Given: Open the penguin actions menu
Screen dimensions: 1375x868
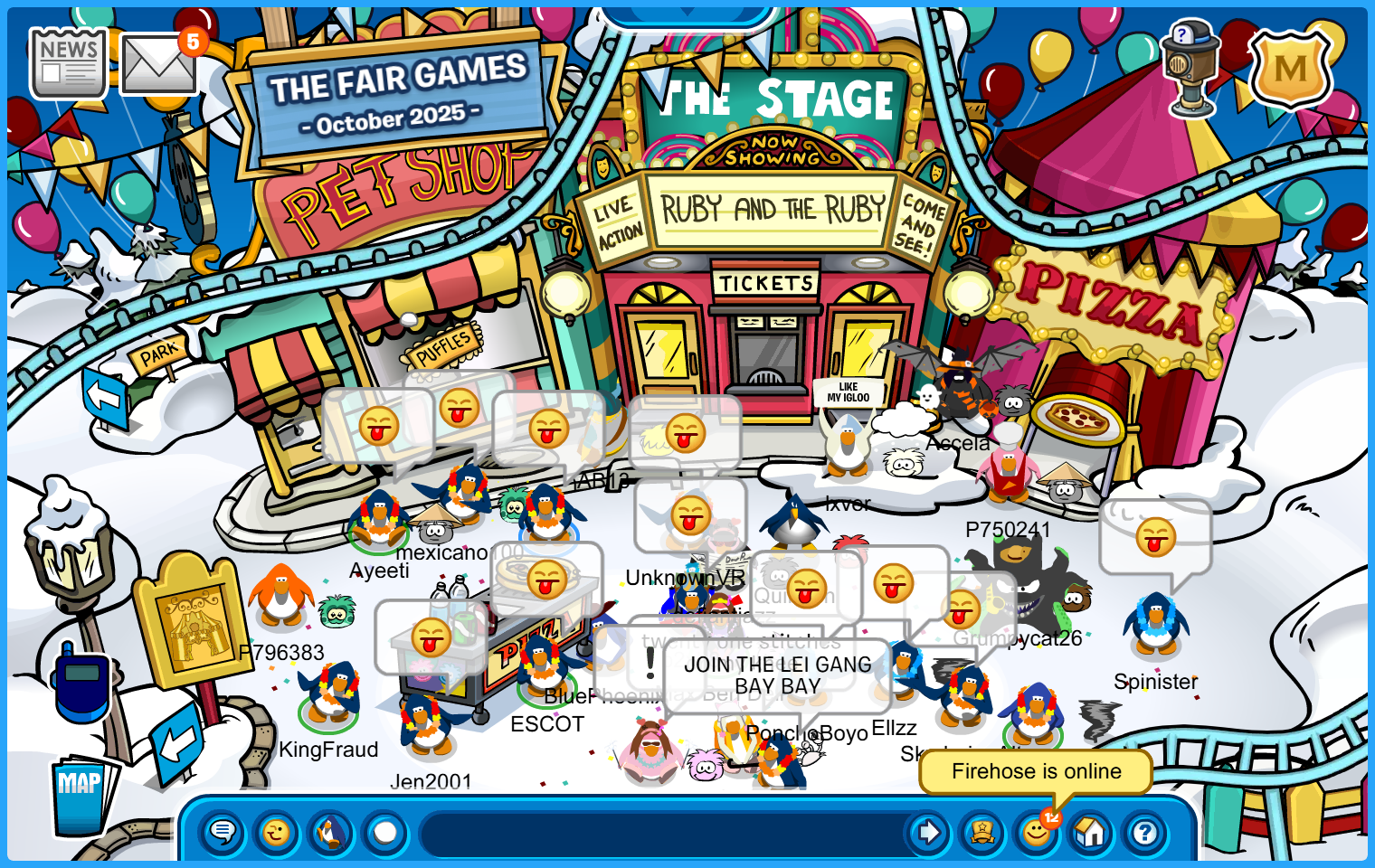Looking at the screenshot, I should 331,832.
